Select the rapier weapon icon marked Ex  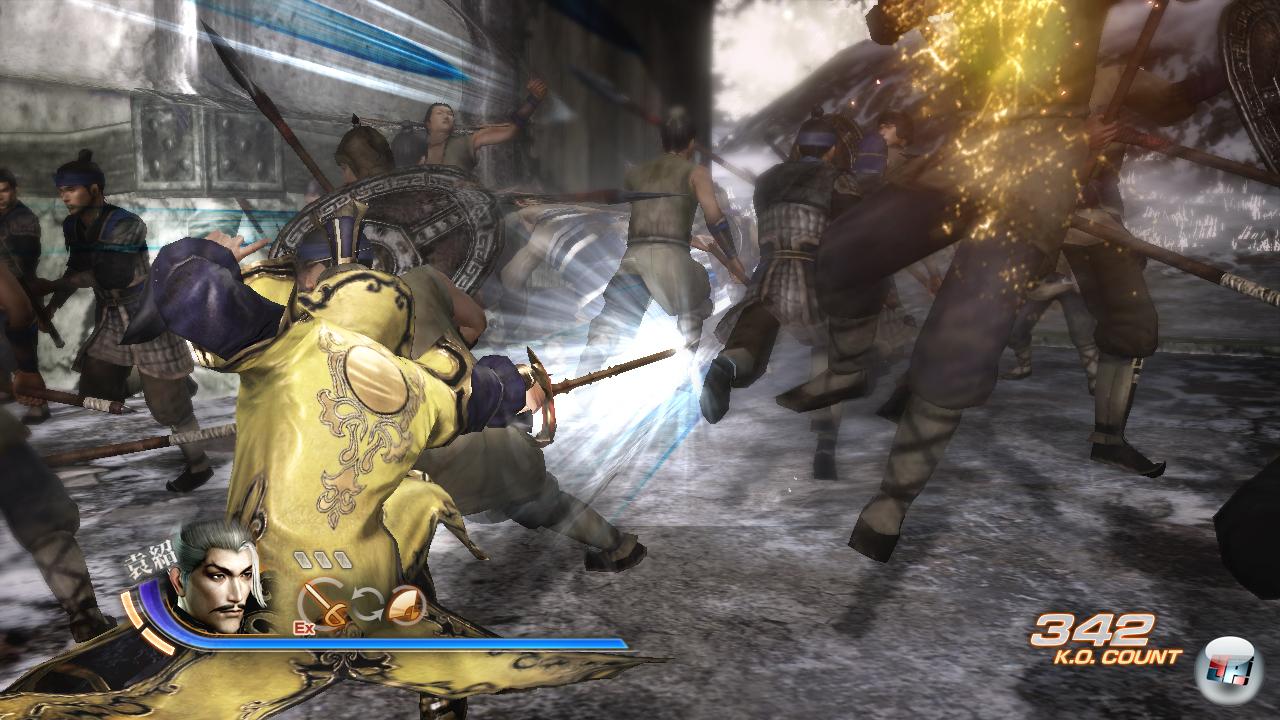322,603
